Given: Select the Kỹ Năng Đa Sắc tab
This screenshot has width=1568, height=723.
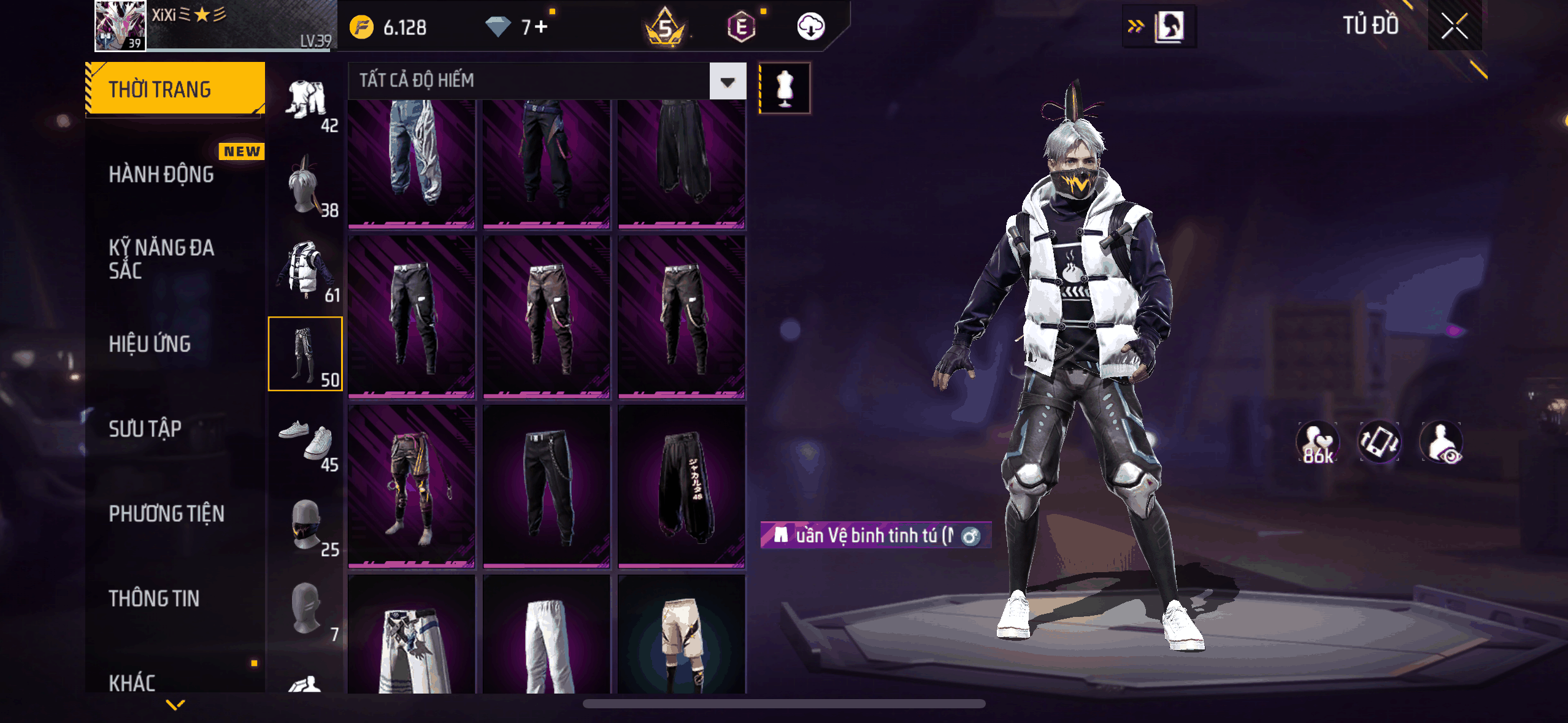Looking at the screenshot, I should coord(162,259).
